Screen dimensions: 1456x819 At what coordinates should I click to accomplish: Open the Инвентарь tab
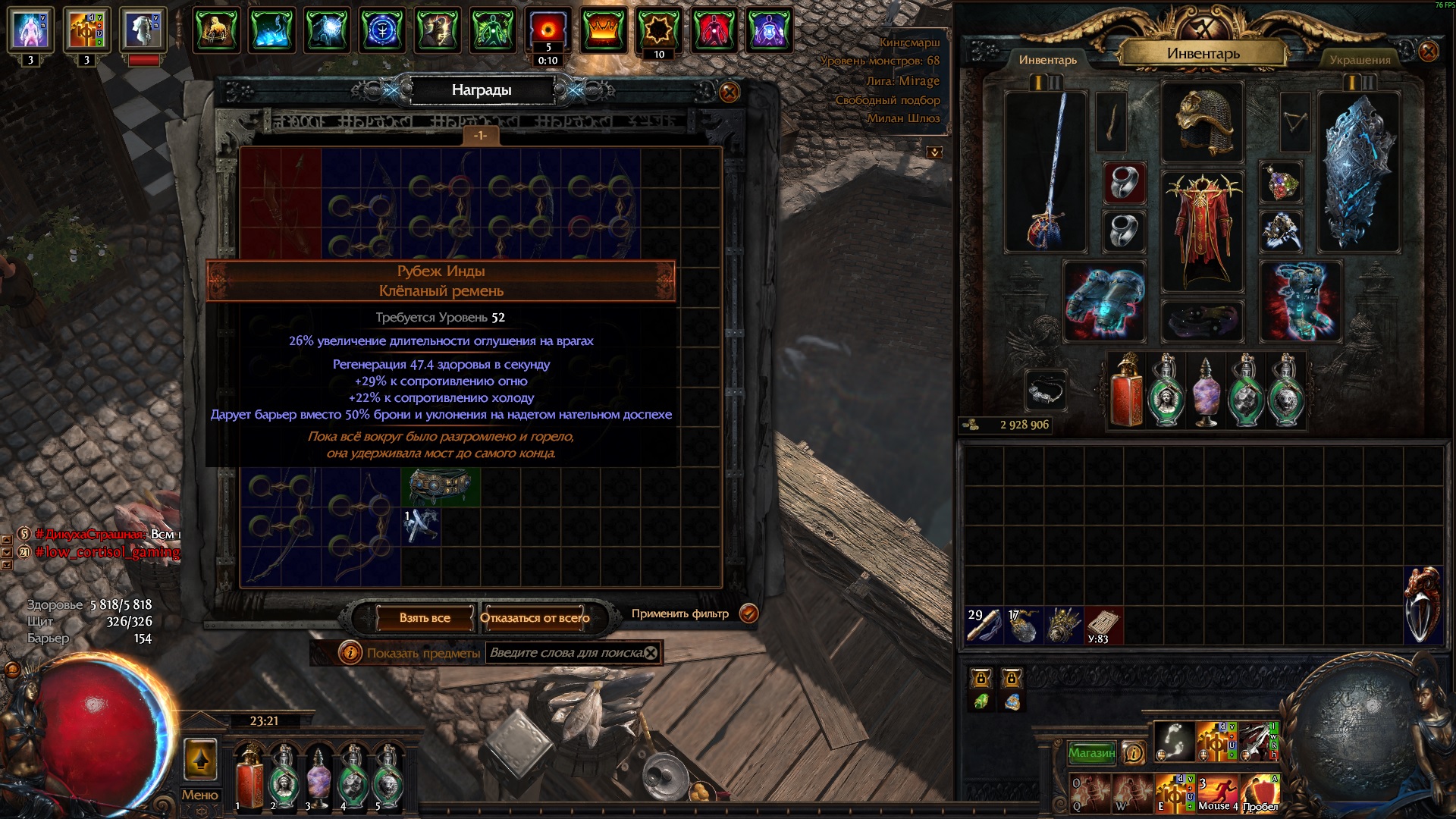click(1047, 60)
